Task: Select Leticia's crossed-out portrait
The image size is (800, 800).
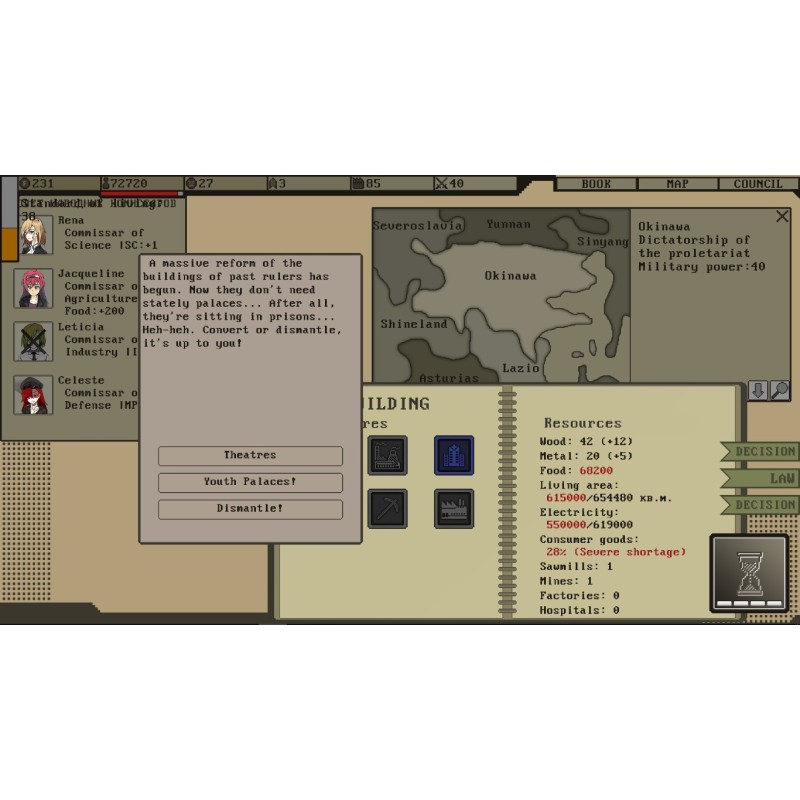Action: pyautogui.click(x=34, y=341)
